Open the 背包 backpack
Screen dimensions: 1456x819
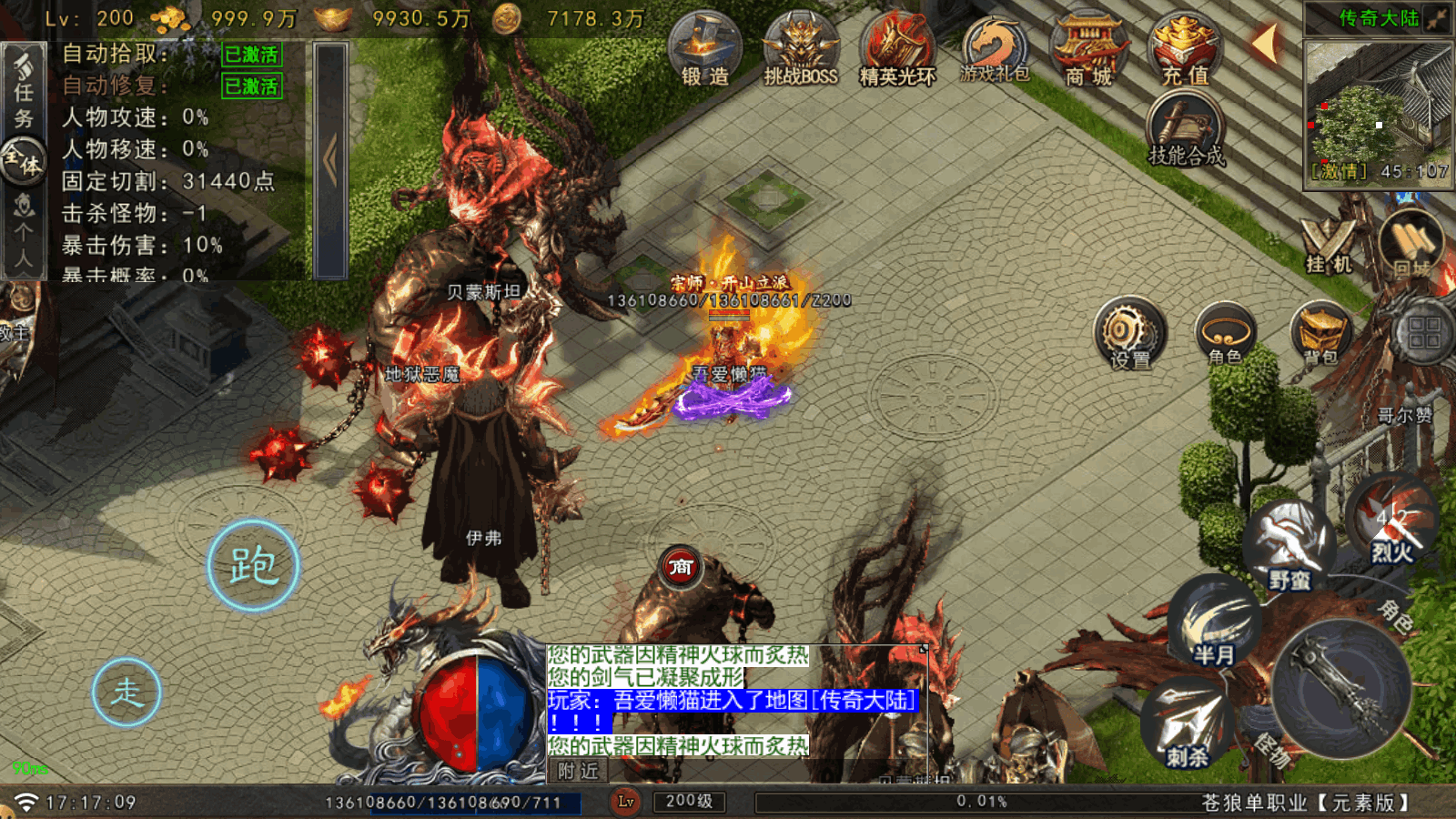pos(1320,334)
